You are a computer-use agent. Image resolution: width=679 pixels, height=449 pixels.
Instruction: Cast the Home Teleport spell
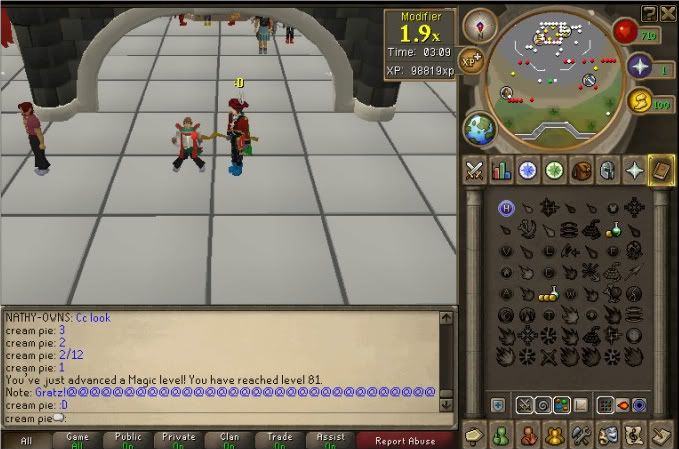click(x=506, y=207)
